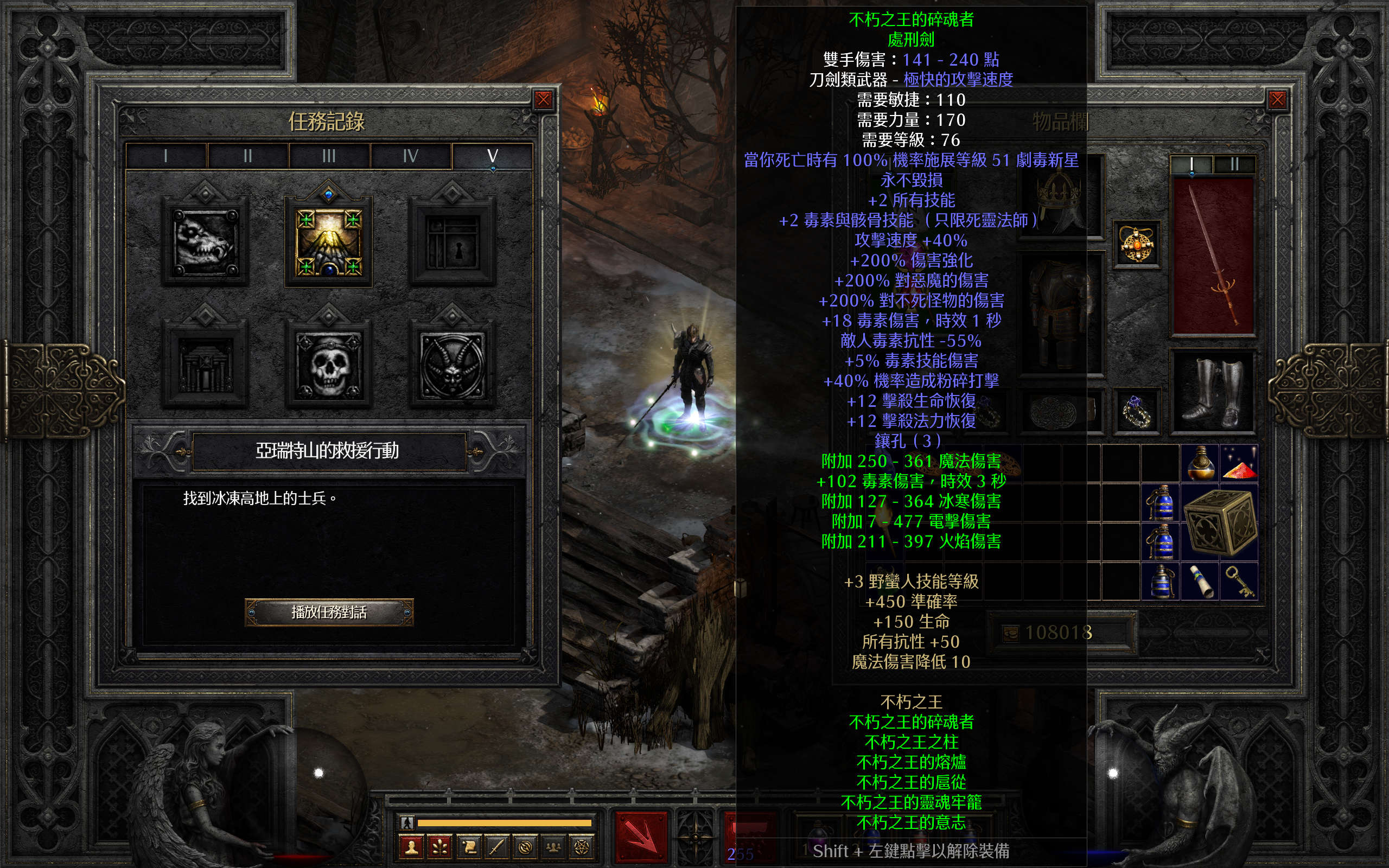Select the horned demon quest icon

coord(453,366)
